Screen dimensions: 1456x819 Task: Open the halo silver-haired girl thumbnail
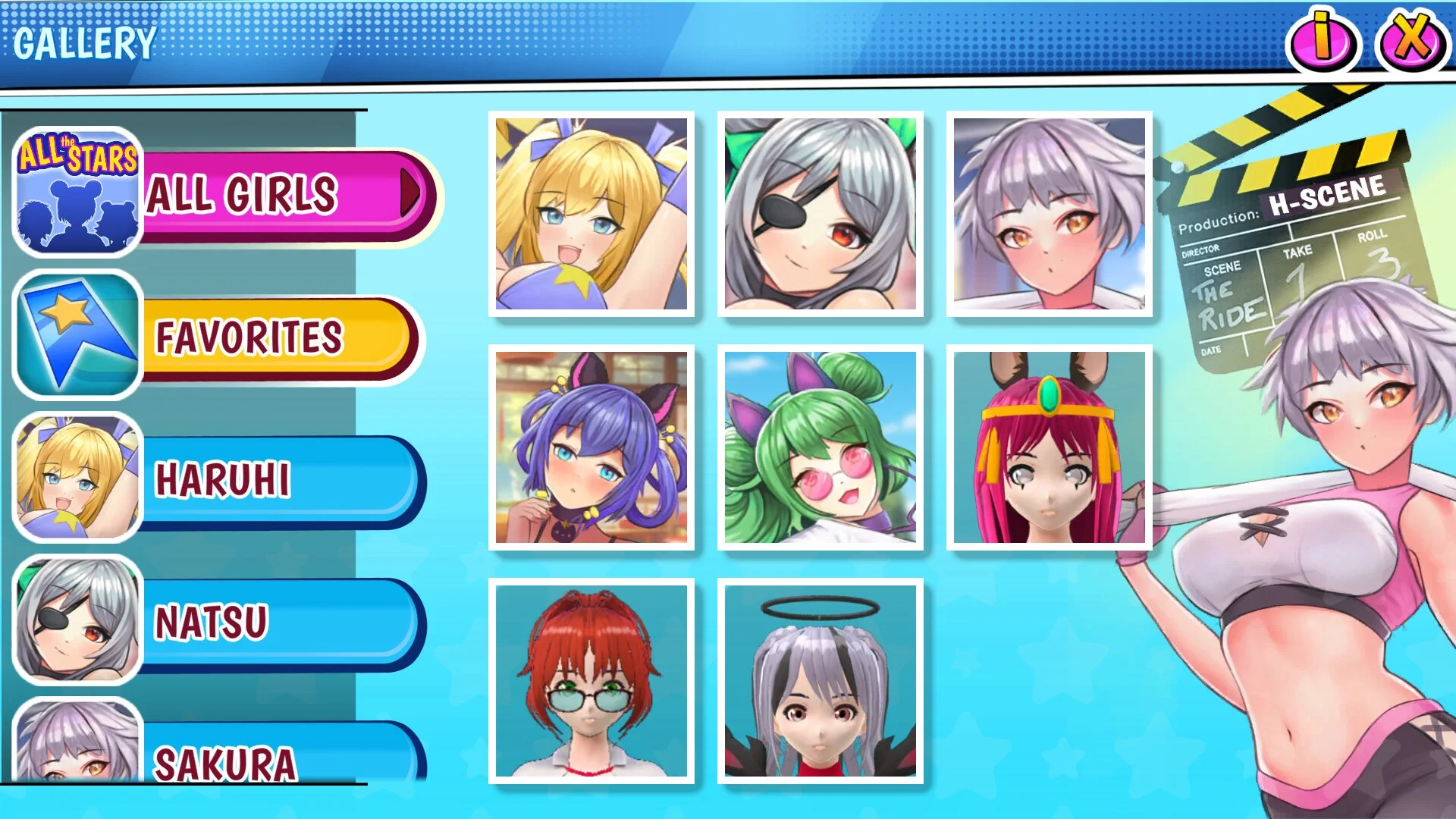821,681
